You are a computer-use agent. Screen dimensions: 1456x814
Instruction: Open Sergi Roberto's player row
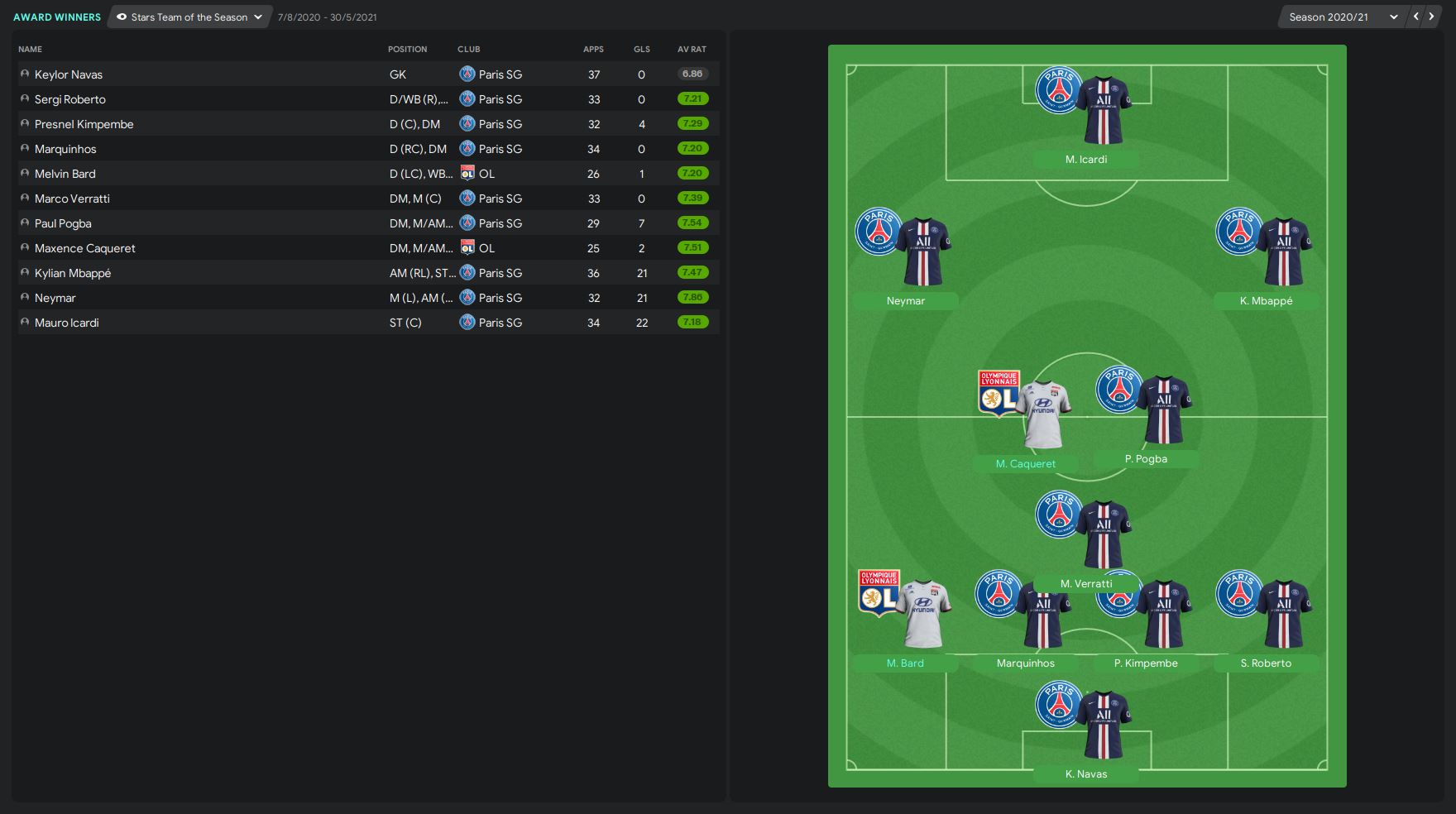click(70, 99)
